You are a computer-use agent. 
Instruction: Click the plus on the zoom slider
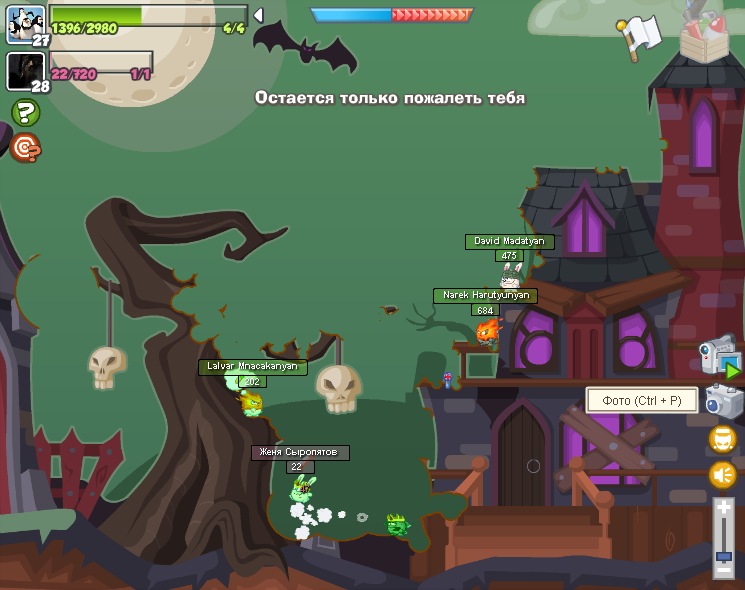click(724, 509)
